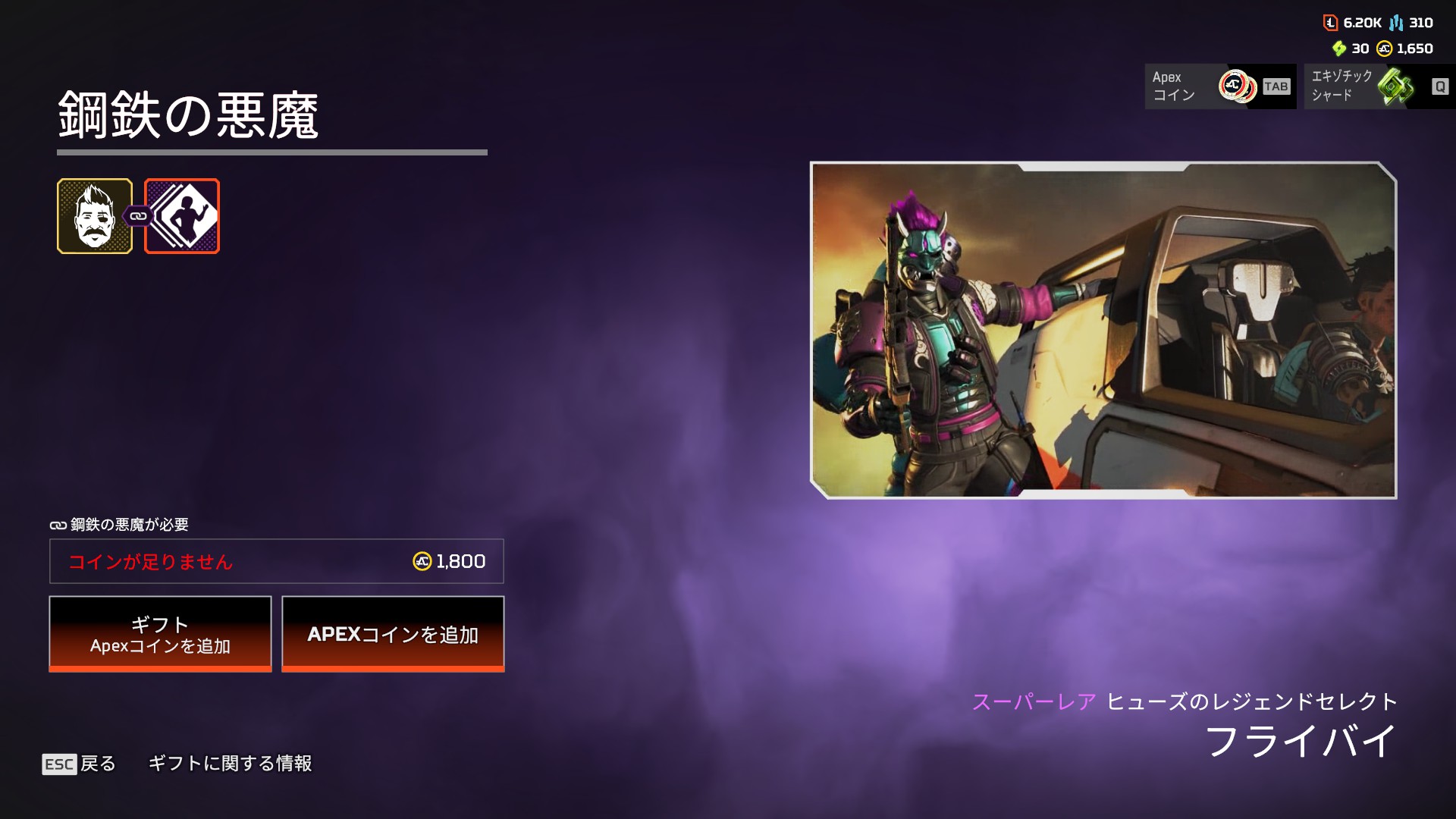Click the APEXコインを追加 button
The width and height of the screenshot is (1456, 819).
393,634
